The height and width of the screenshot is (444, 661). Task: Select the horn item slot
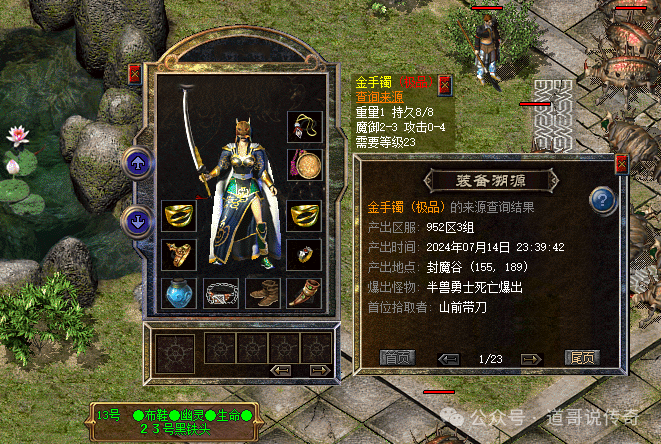[304, 293]
